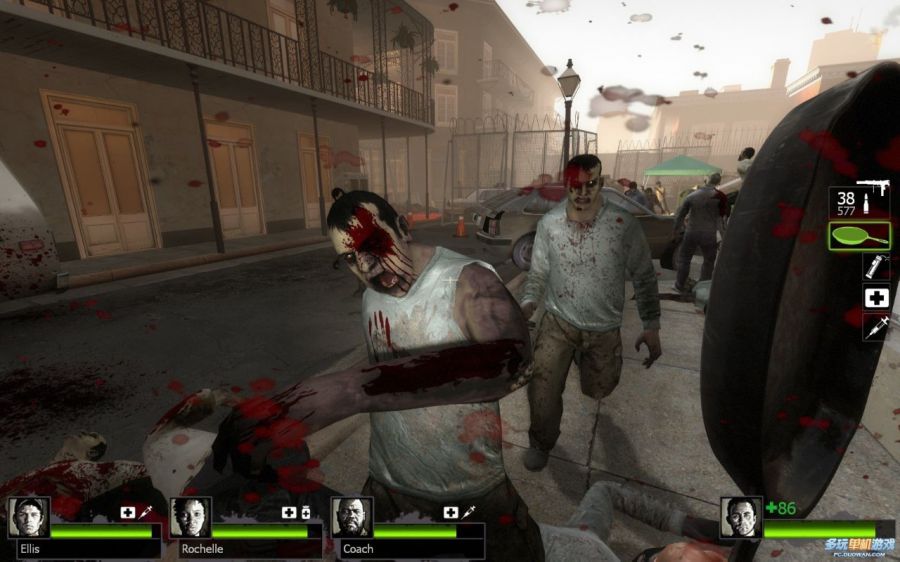Select the adrenaline syringe slot
This screenshot has width=900, height=562.
click(x=876, y=326)
